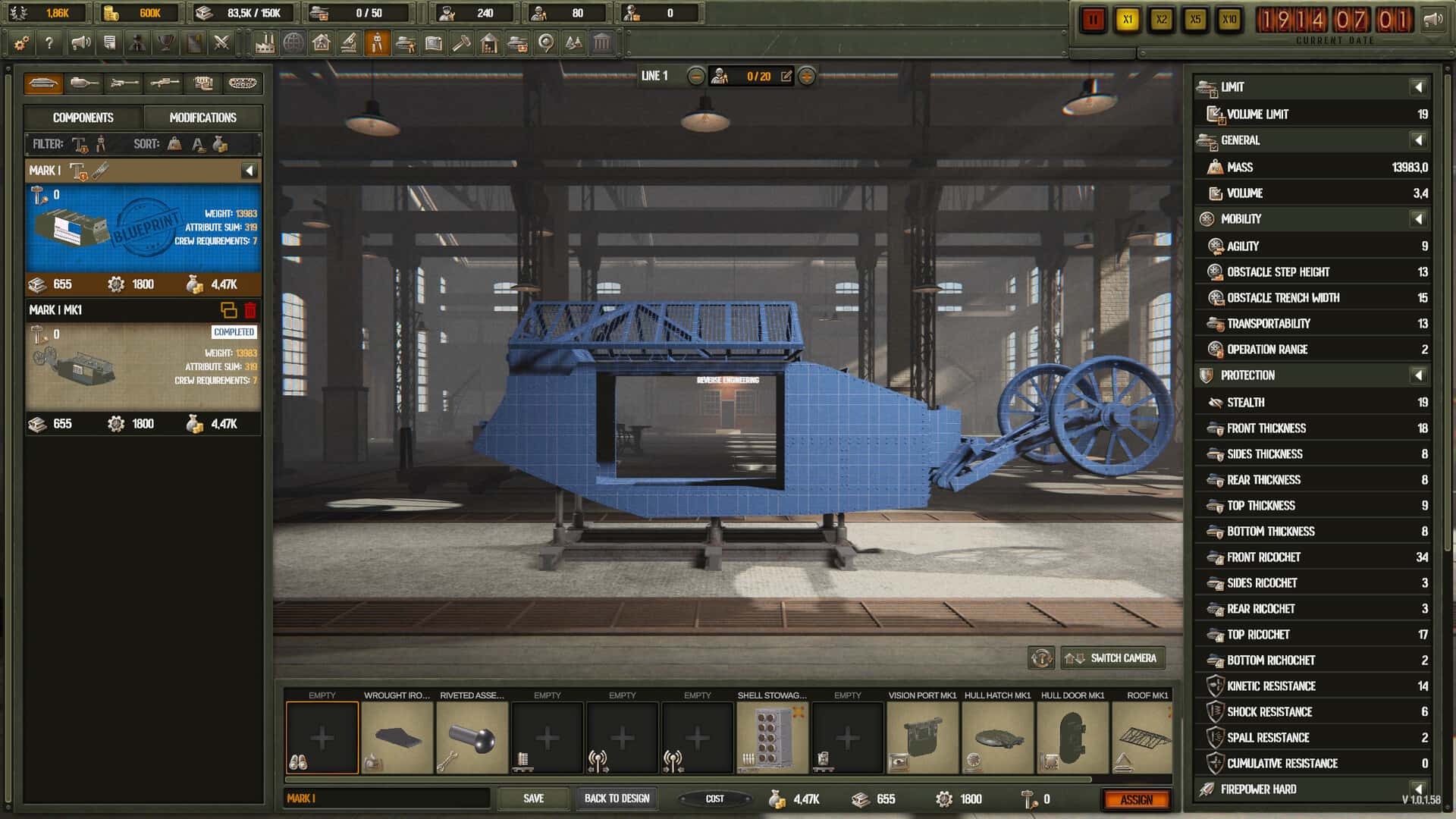Open the Components tab
This screenshot has height=819, width=1456.
(x=82, y=118)
